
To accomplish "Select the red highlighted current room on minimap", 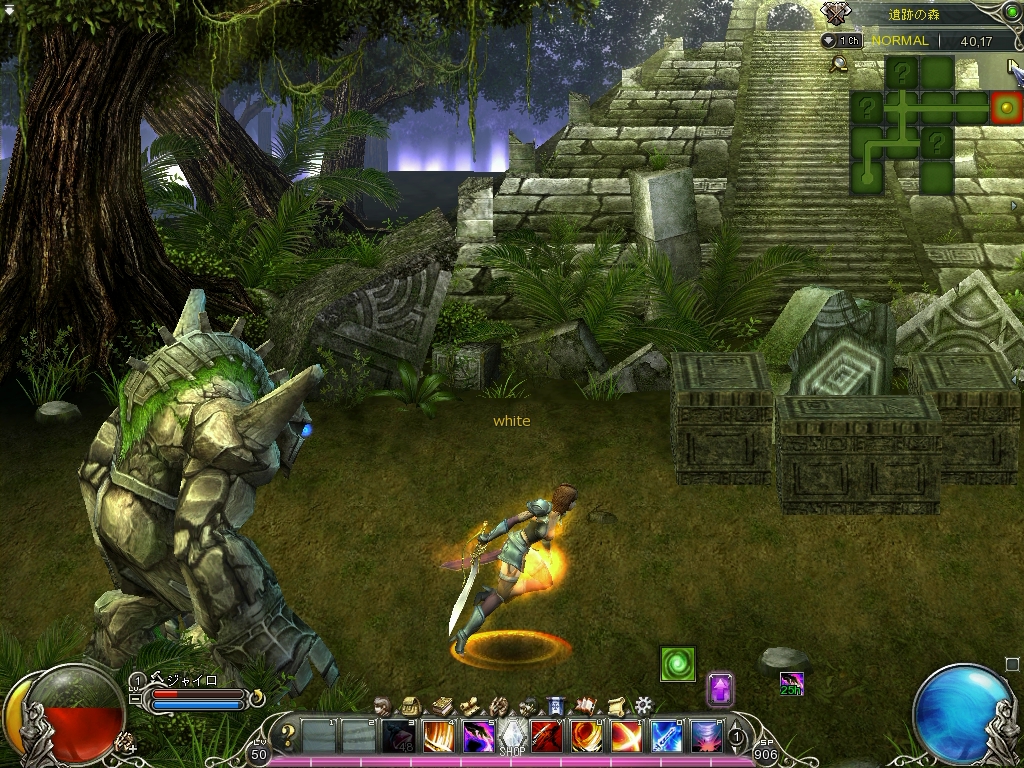I will click(1006, 107).
